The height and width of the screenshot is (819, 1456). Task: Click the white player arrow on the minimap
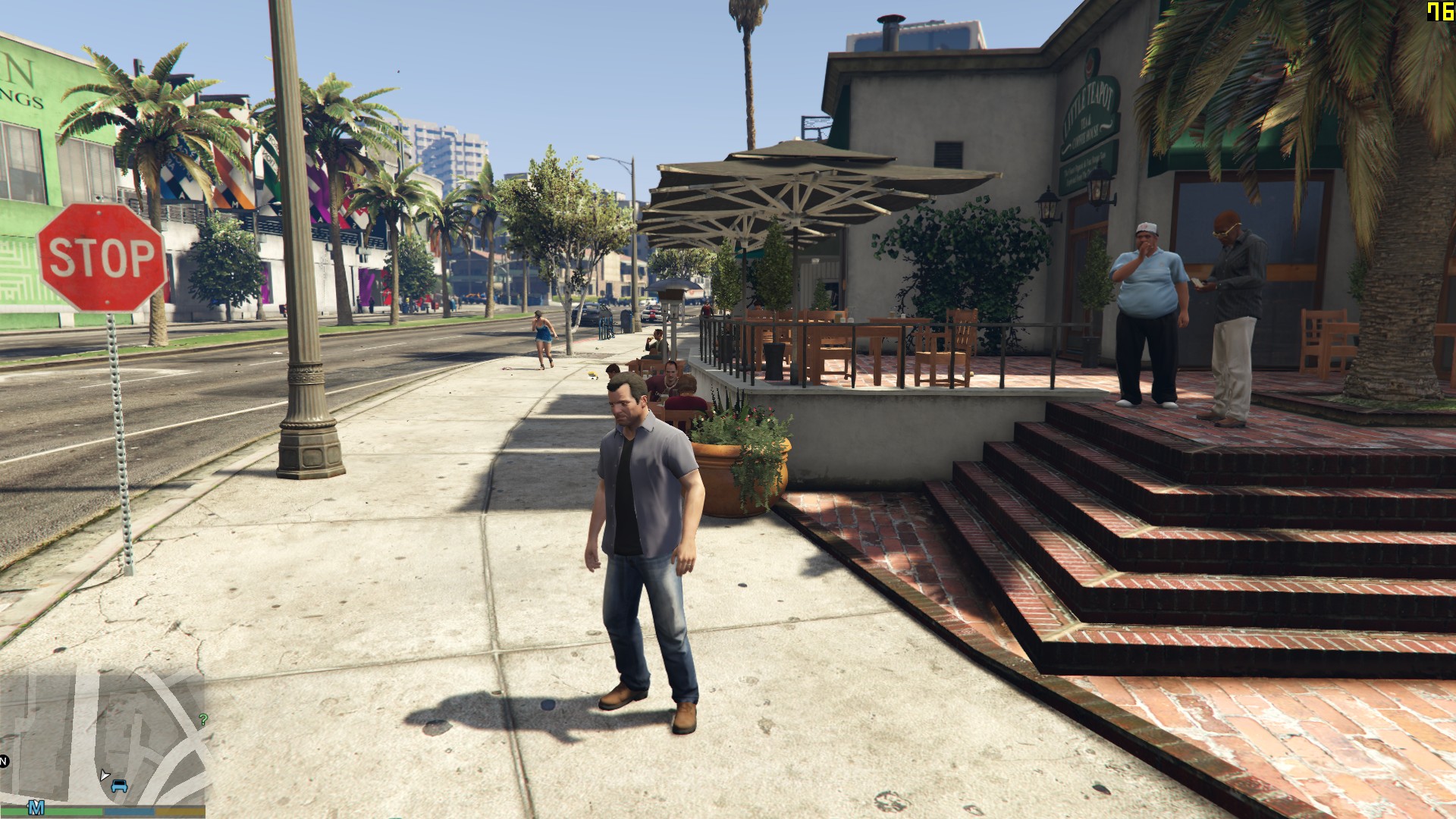(104, 774)
